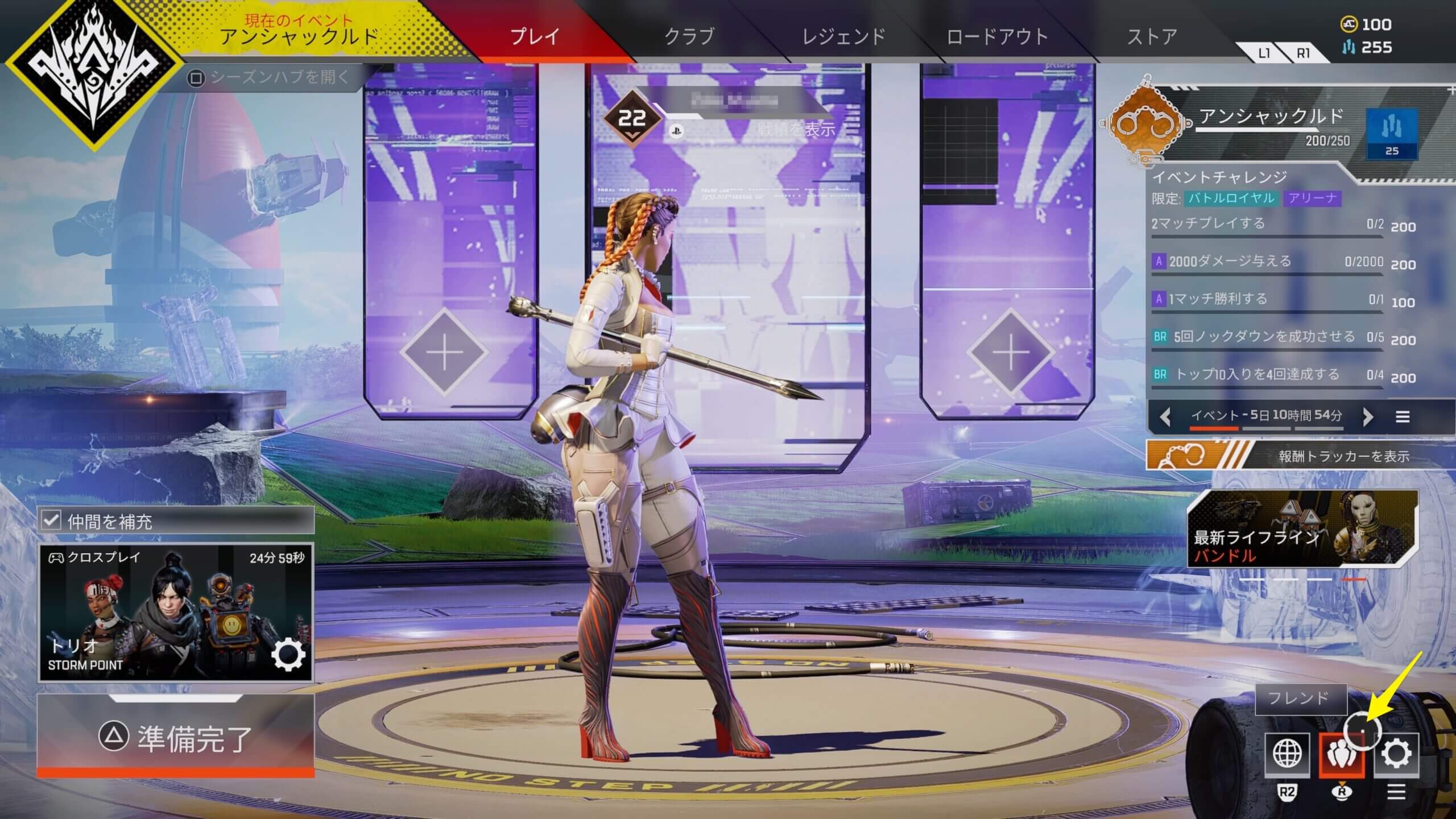Open the friends (フレンド) icon

(x=1341, y=755)
